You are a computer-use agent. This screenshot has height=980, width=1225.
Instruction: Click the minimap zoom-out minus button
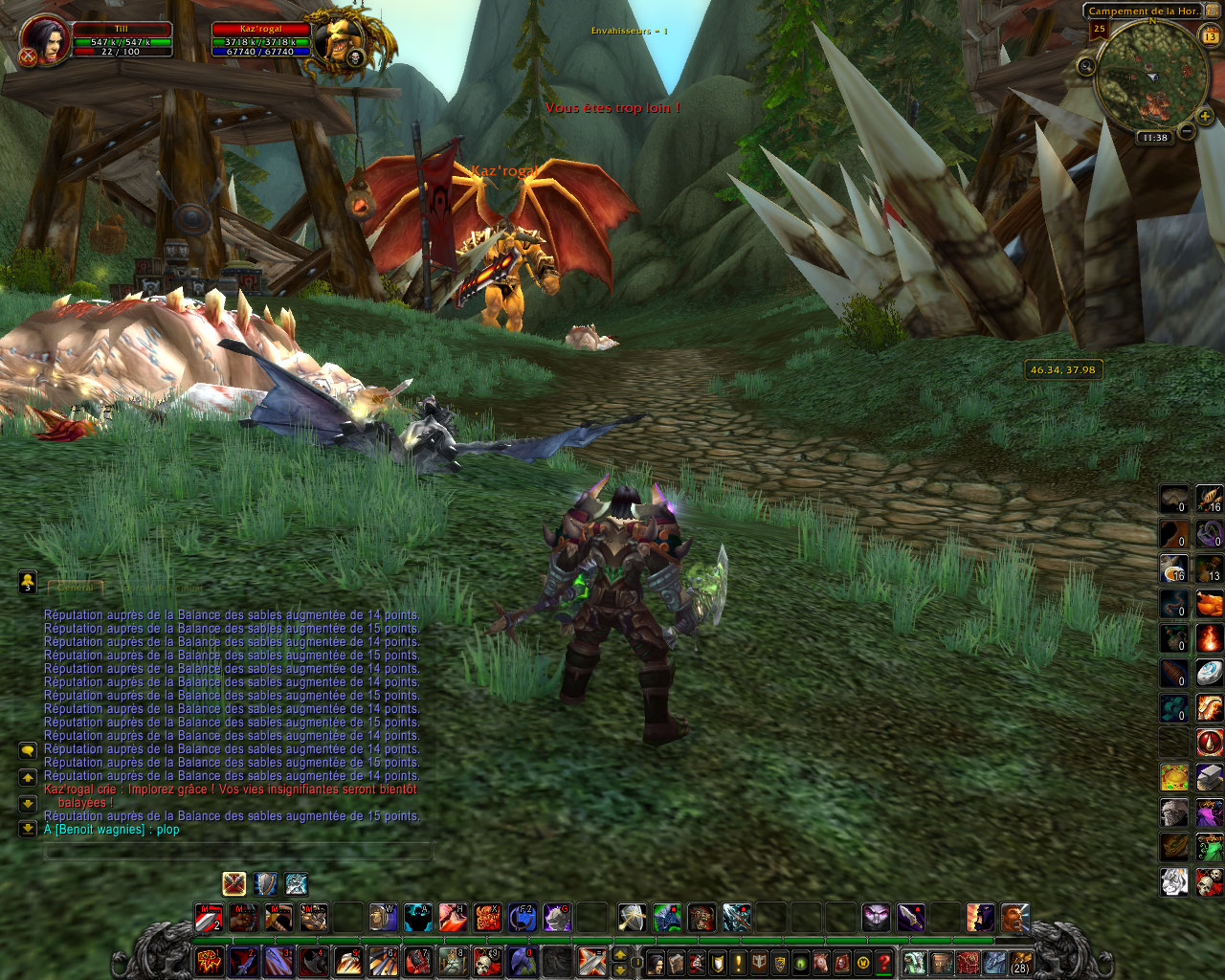pos(1187,131)
